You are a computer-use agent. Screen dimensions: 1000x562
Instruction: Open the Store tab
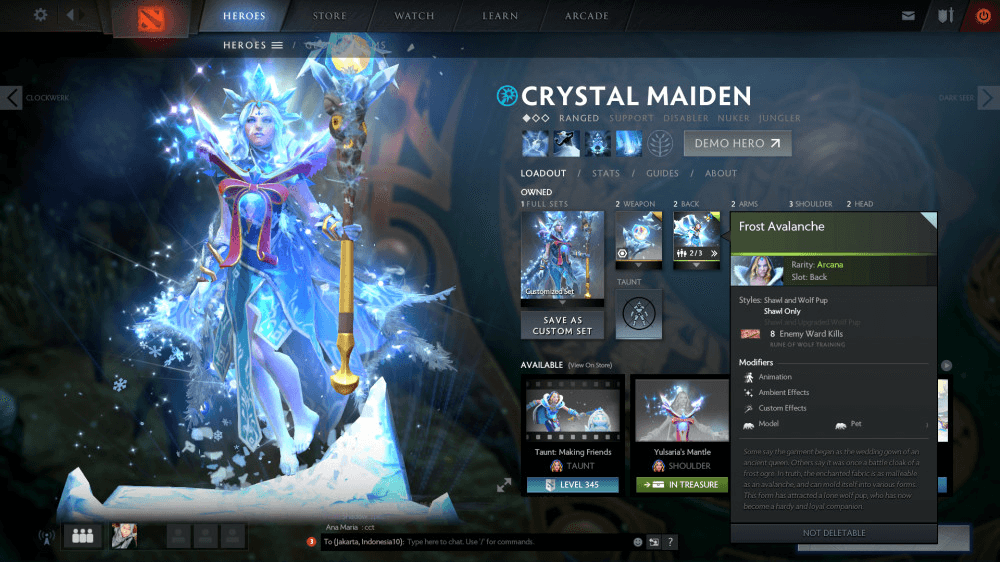(330, 16)
